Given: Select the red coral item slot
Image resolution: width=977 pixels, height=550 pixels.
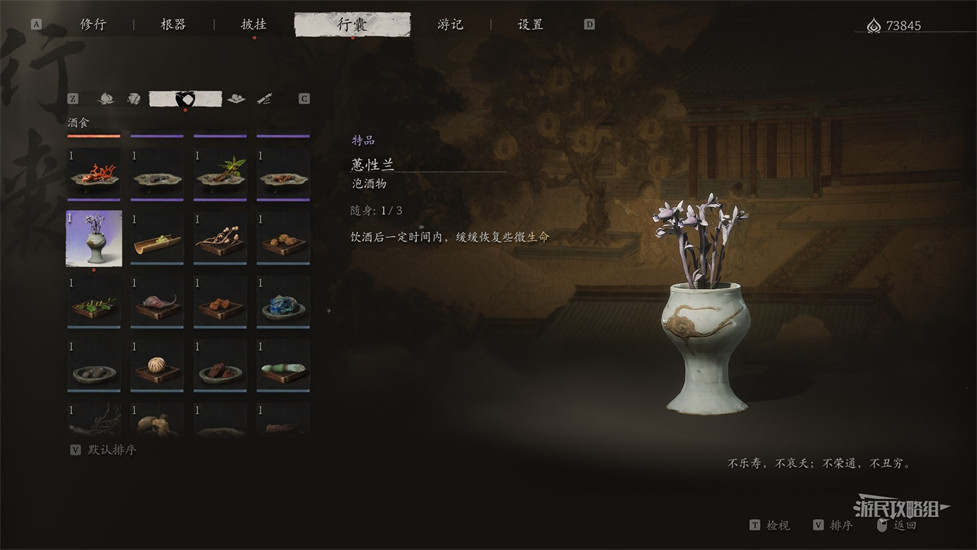Looking at the screenshot, I should pos(94,174).
